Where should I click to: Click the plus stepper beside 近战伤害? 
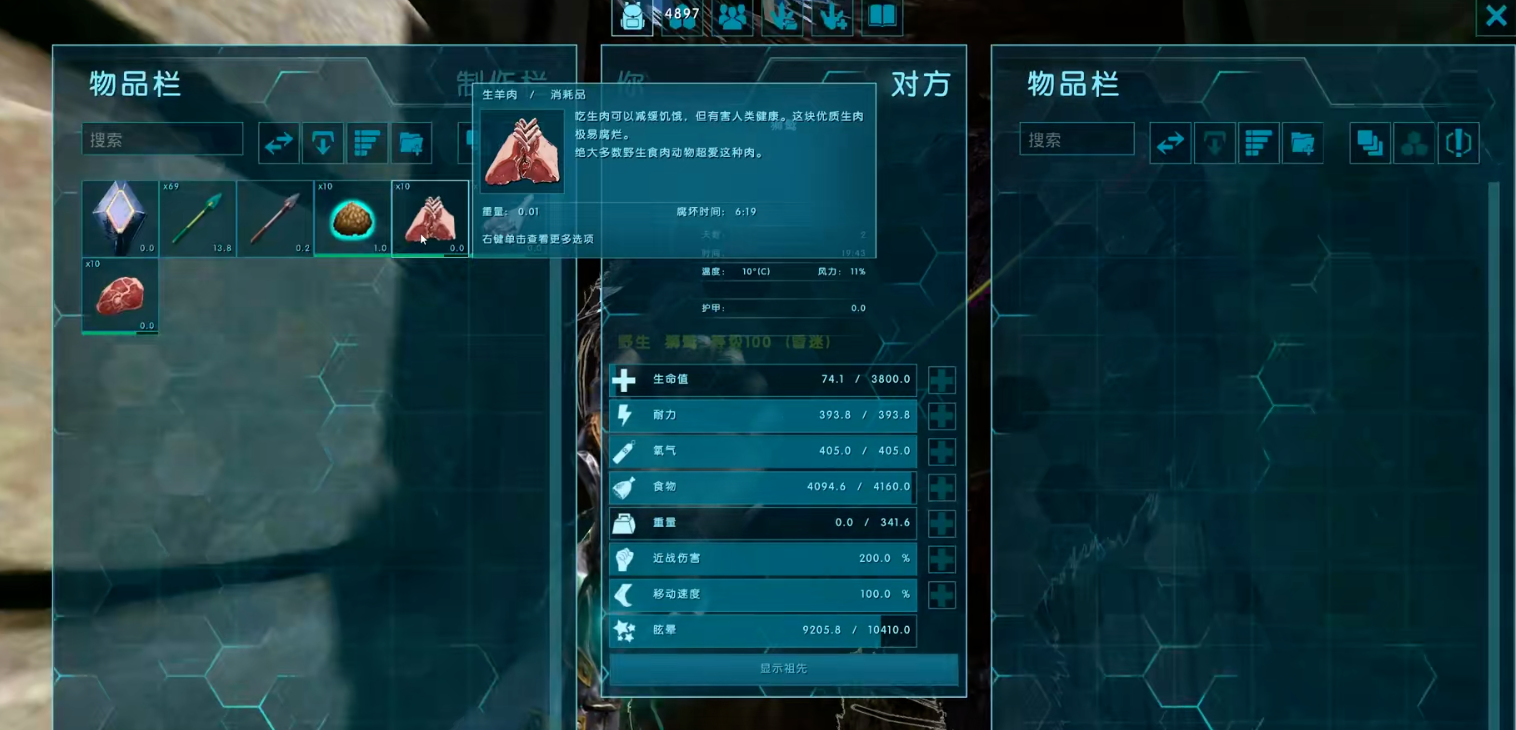coord(941,559)
